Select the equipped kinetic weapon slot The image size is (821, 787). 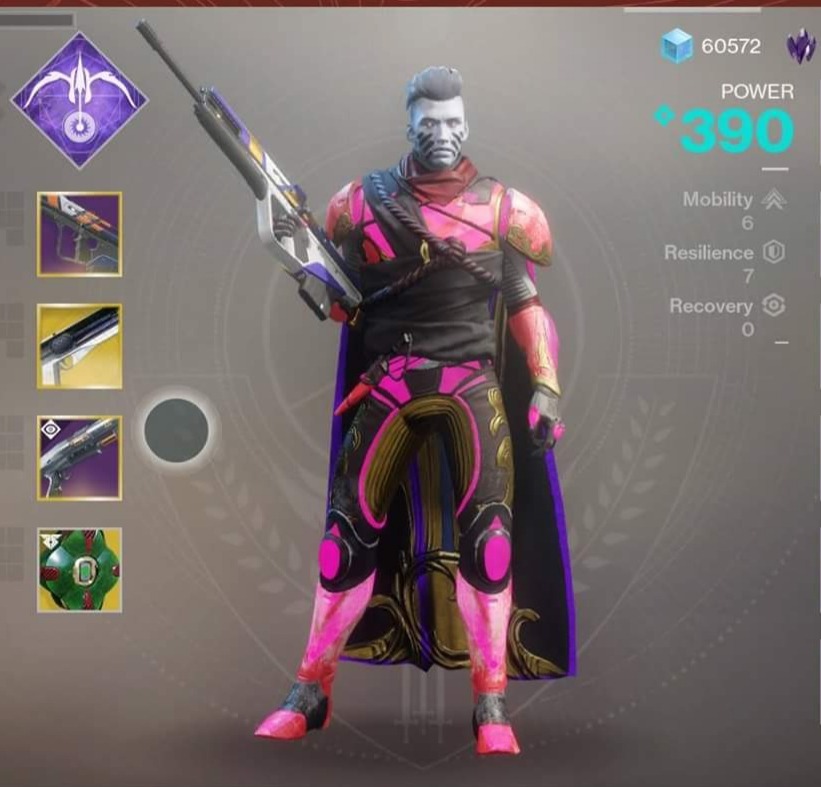point(80,234)
